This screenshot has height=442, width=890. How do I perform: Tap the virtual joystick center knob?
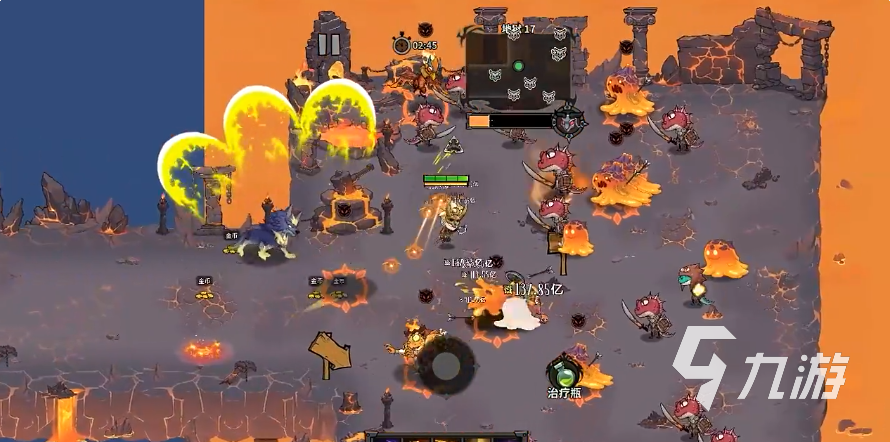445,363
